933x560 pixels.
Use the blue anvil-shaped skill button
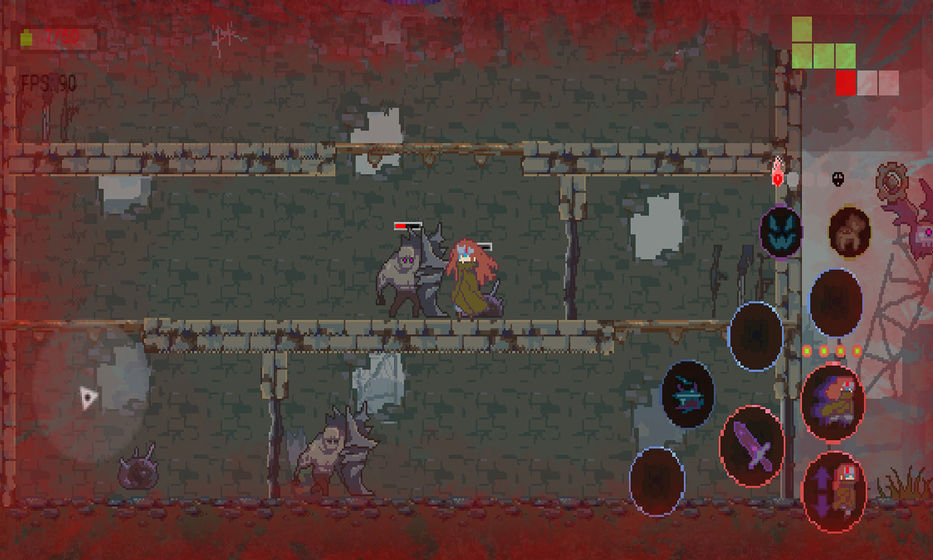pos(688,394)
